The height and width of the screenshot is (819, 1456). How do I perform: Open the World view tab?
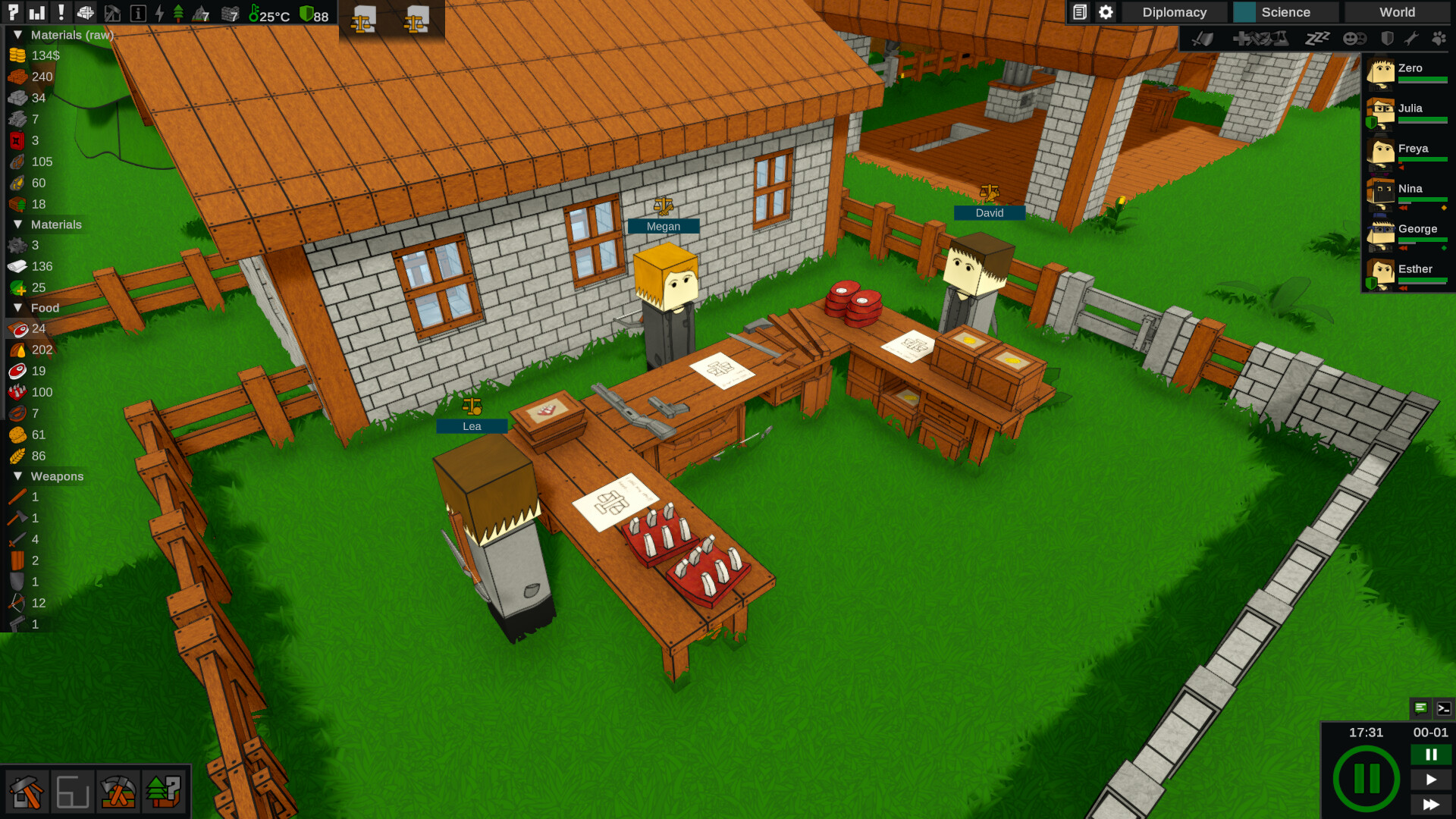click(1398, 12)
